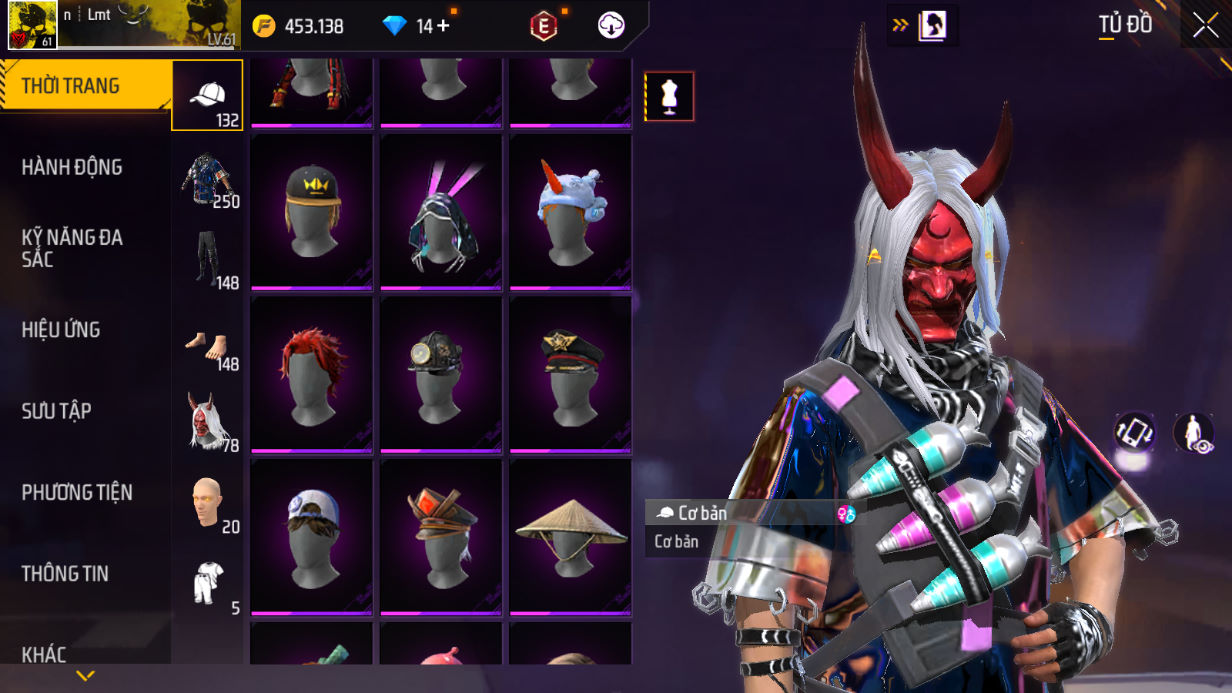Add diamonds with the plus button
The width and height of the screenshot is (1232, 693).
coord(442,26)
